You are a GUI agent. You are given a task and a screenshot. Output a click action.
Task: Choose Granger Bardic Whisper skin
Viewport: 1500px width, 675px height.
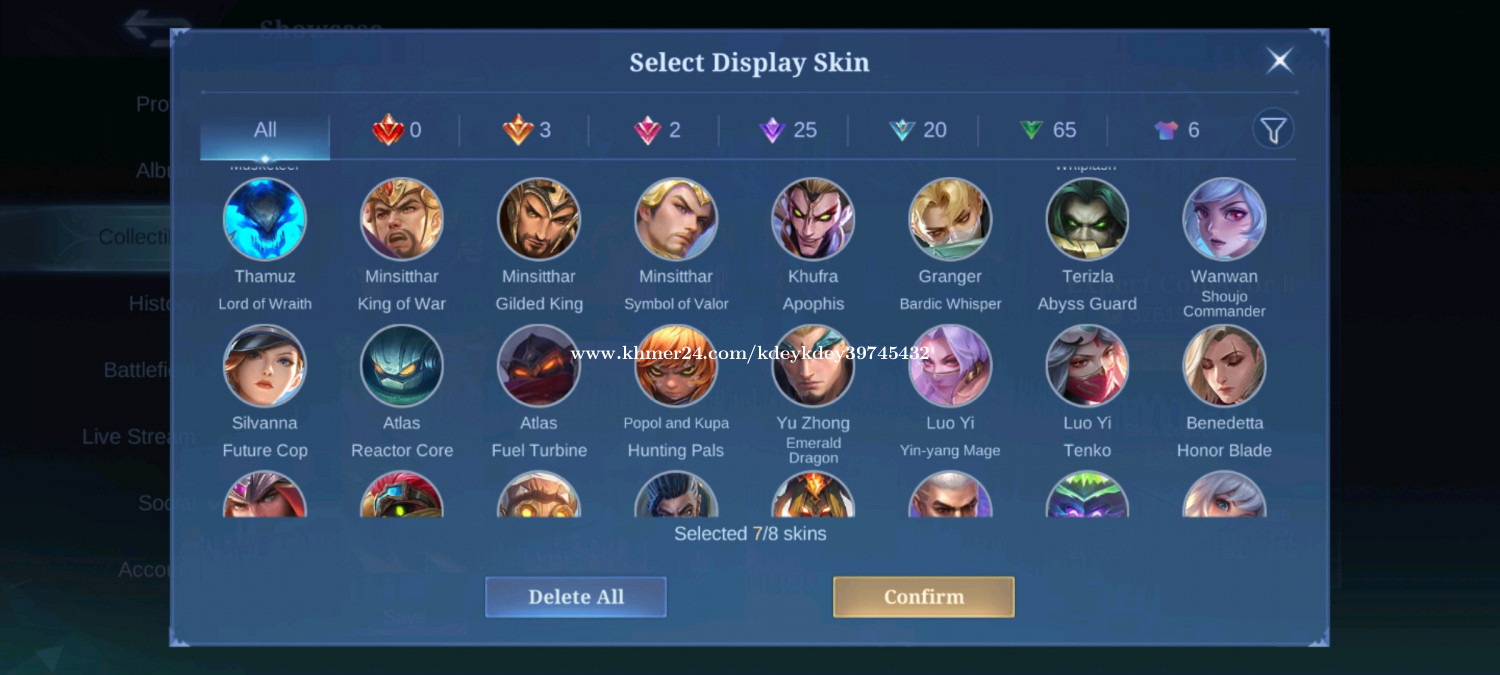pyautogui.click(x=950, y=219)
